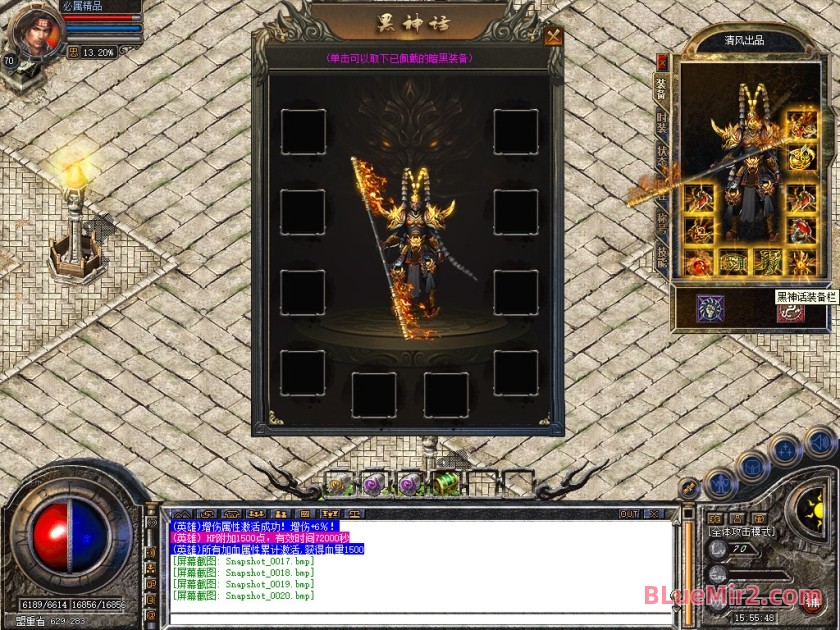Toggle the 全体攻击模式 attack mode label
This screenshot has width=840, height=630.
[x=742, y=533]
